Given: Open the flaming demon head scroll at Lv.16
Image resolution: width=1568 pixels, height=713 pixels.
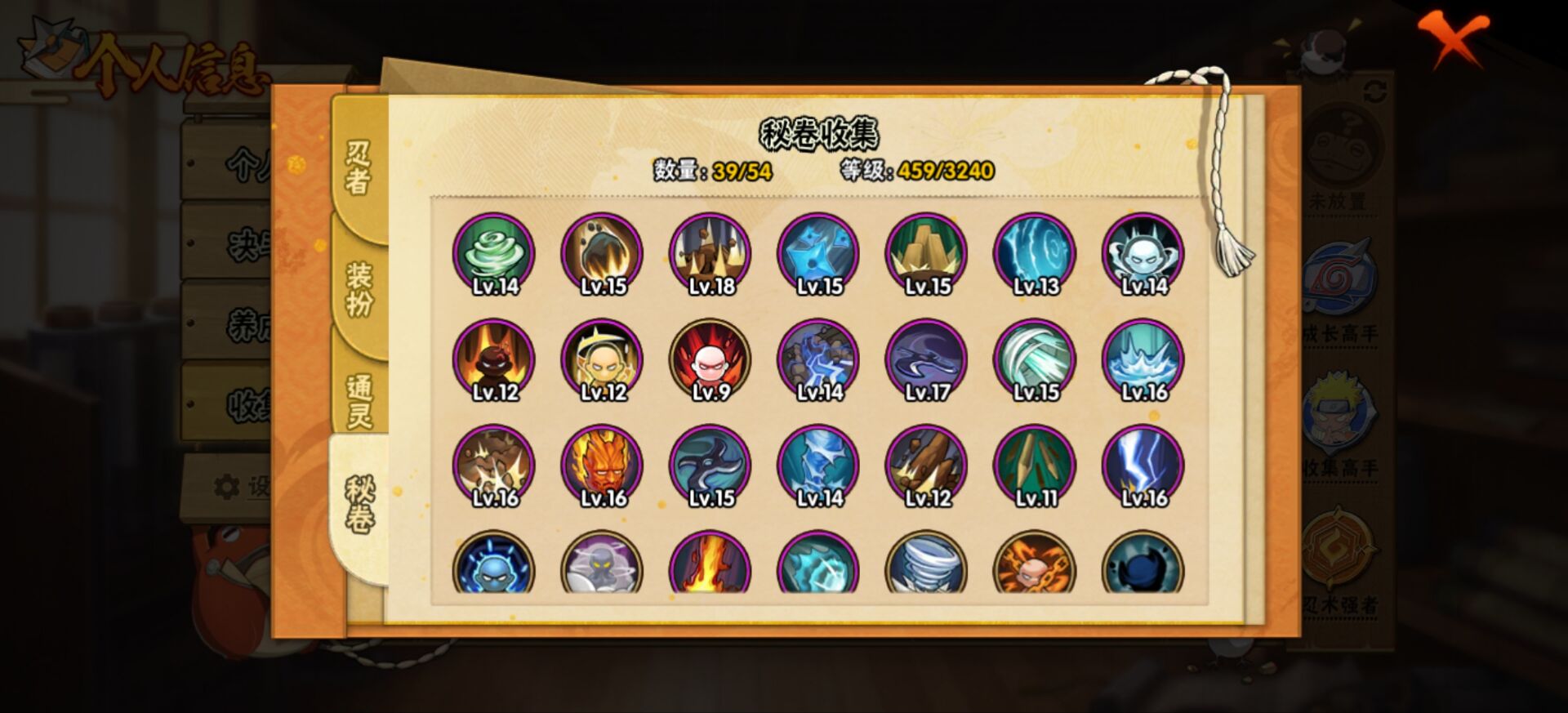Looking at the screenshot, I should click(x=600, y=464).
